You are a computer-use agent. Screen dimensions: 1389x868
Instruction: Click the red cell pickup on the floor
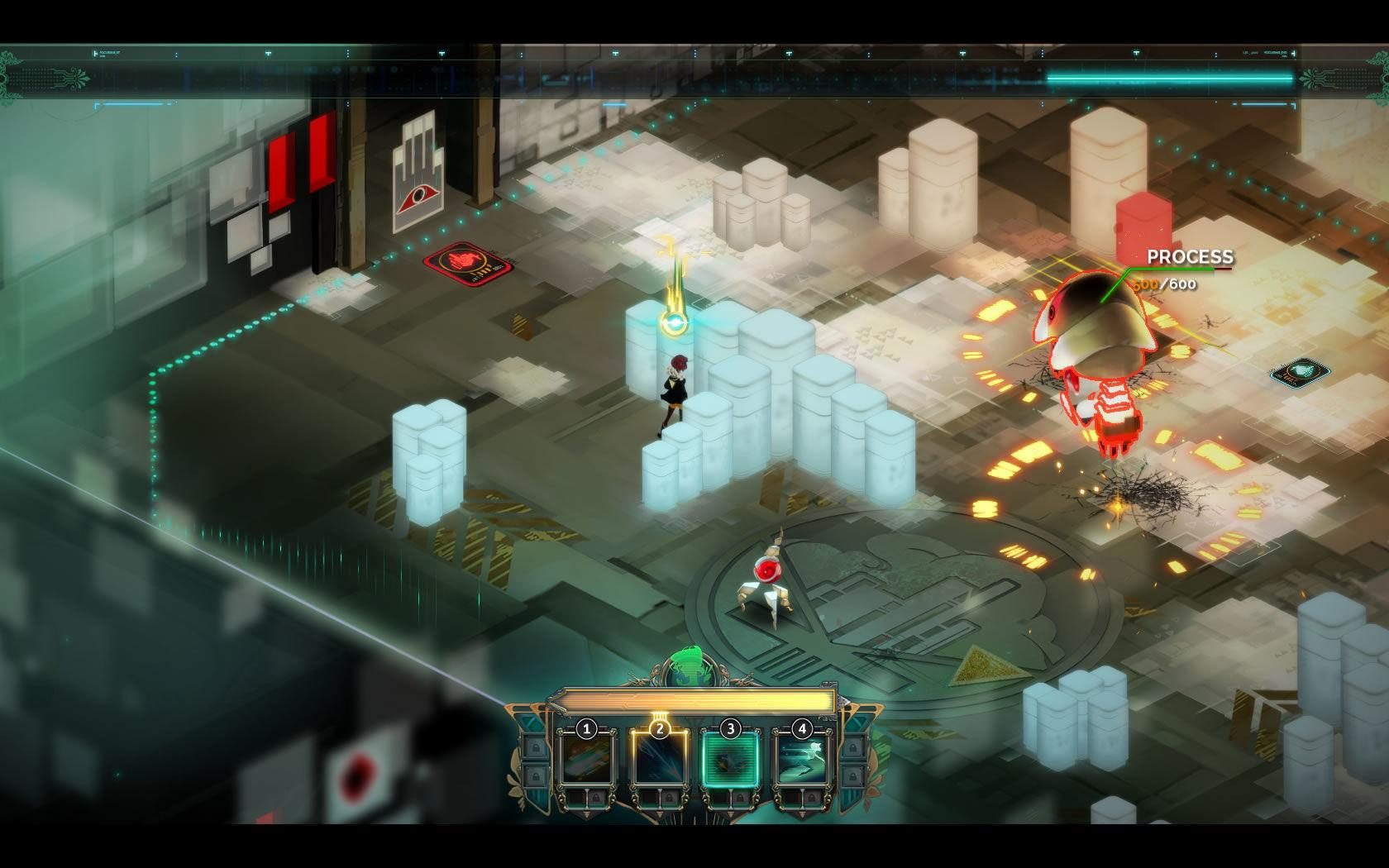[468, 265]
